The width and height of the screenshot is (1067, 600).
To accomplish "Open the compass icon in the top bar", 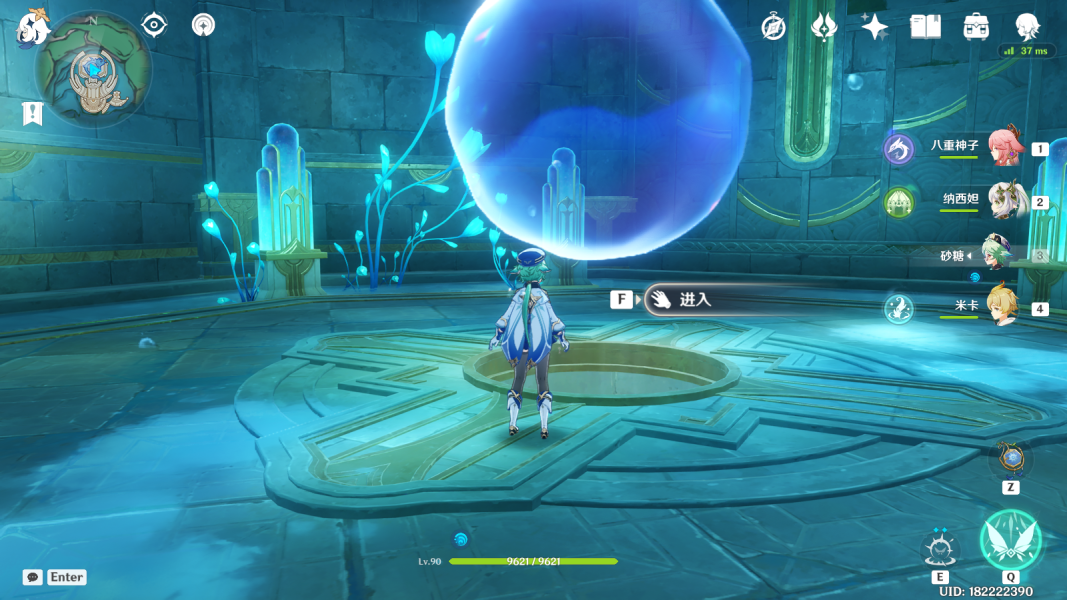I will (x=773, y=27).
